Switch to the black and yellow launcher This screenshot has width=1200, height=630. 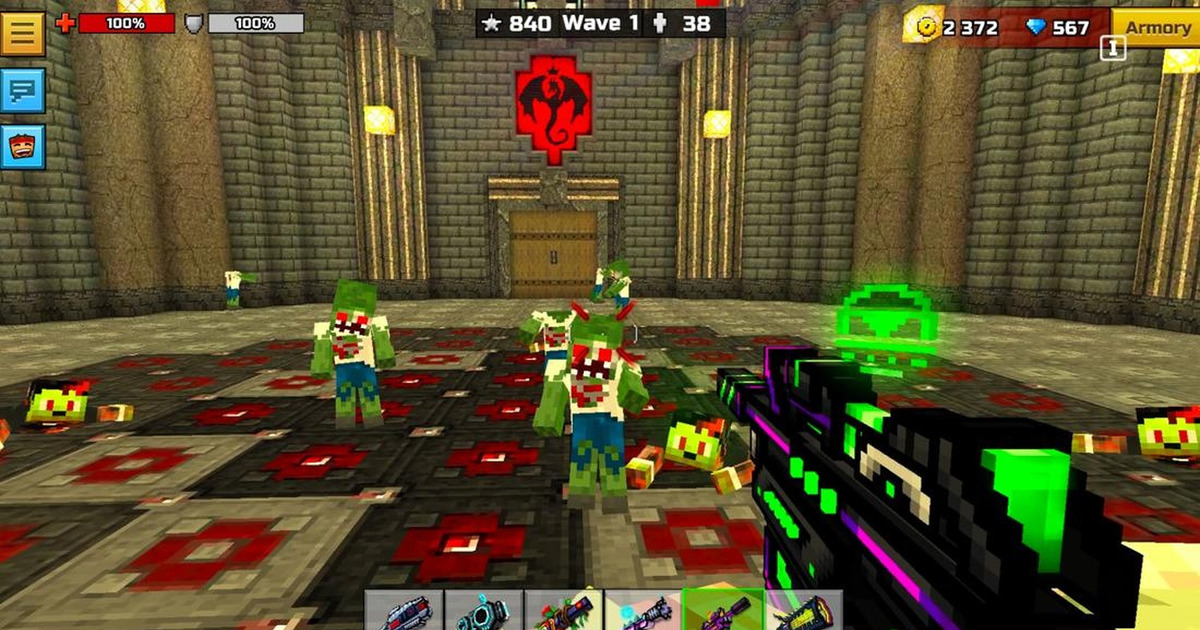coord(803,612)
